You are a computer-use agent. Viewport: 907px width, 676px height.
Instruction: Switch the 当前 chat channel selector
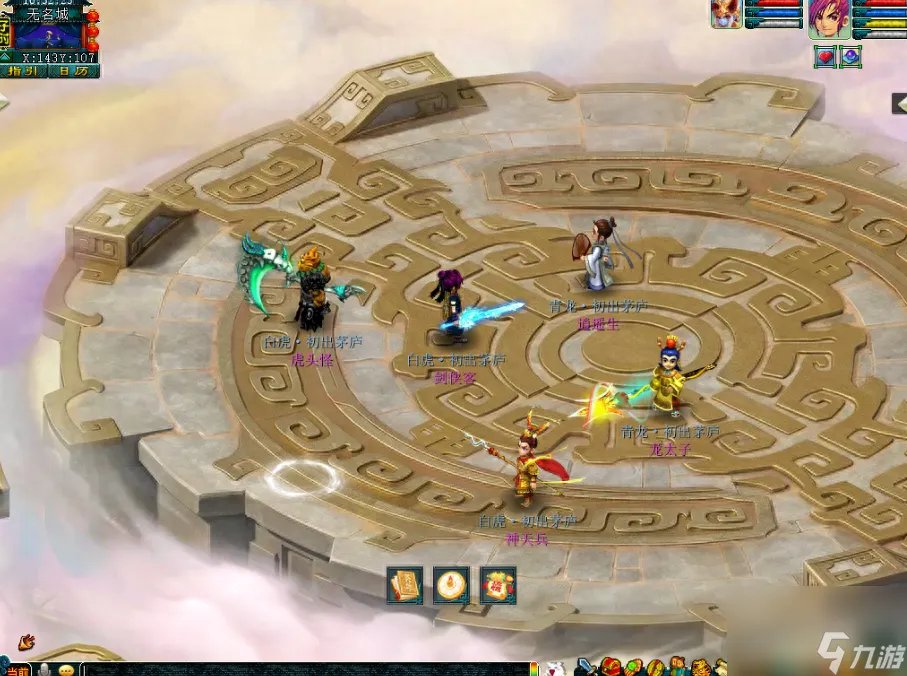coord(18,669)
